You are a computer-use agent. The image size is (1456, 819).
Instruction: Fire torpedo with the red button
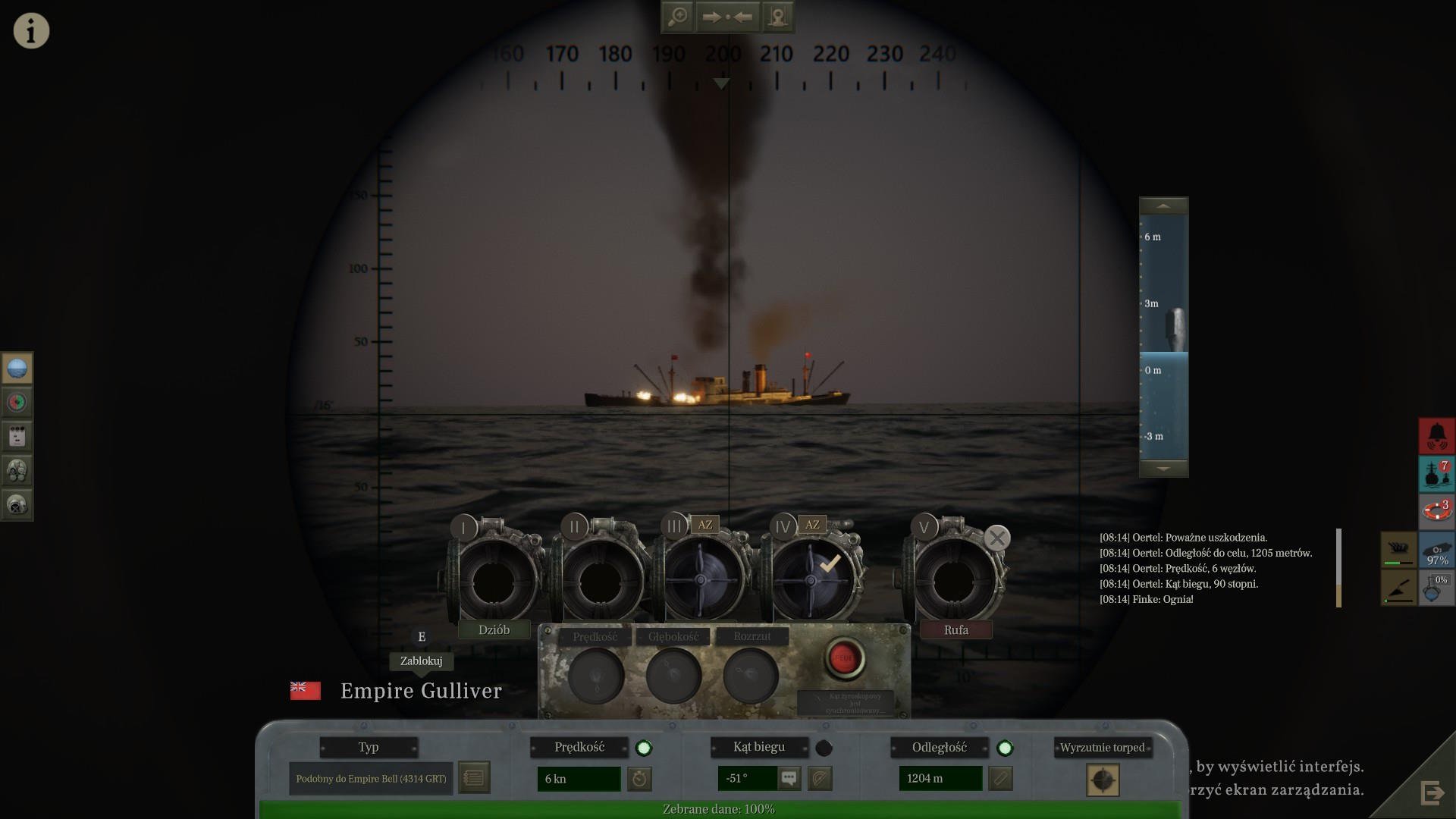click(844, 657)
